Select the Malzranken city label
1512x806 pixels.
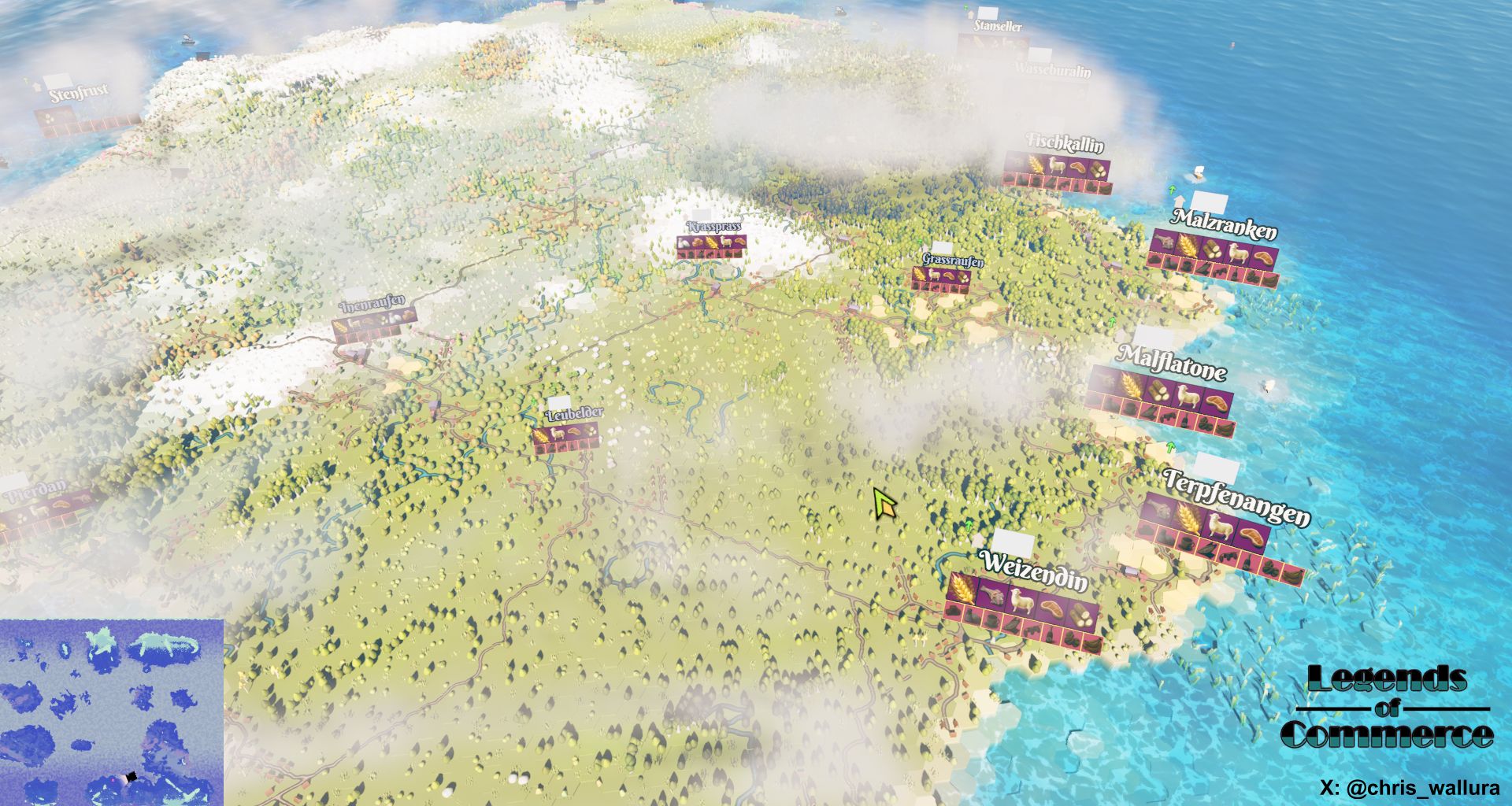(1225, 224)
